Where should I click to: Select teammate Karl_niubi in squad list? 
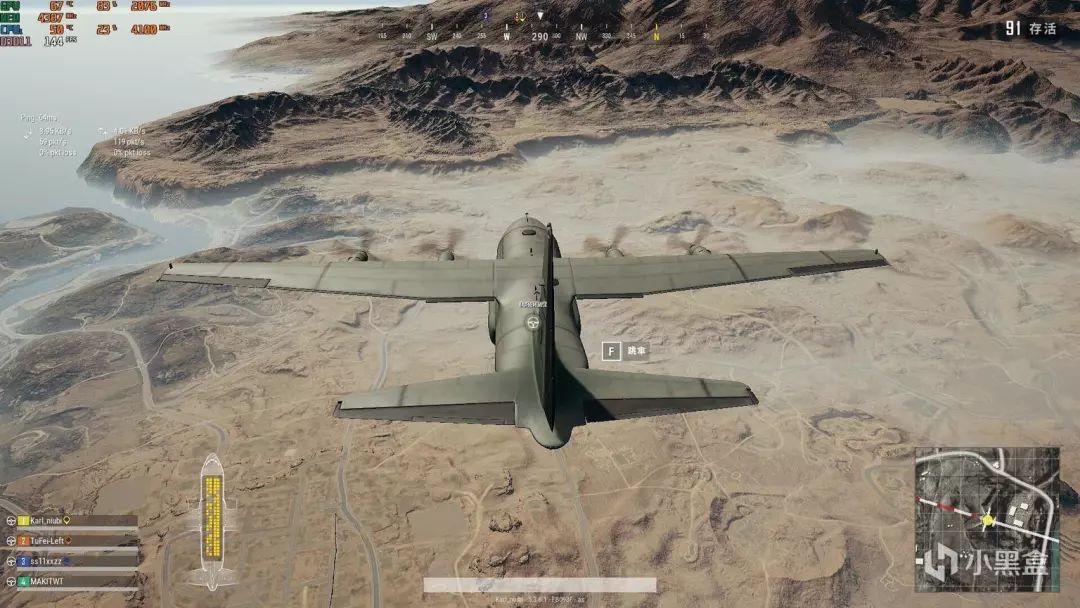coord(46,521)
